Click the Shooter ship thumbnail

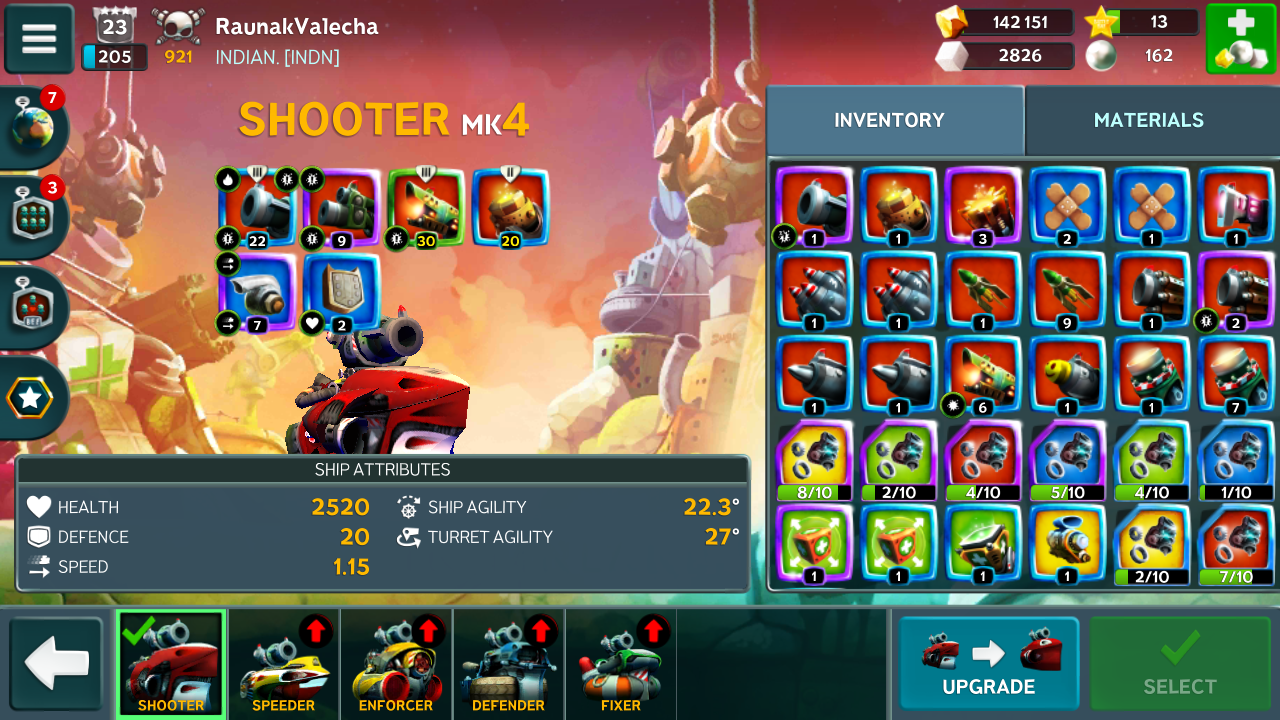[x=171, y=664]
